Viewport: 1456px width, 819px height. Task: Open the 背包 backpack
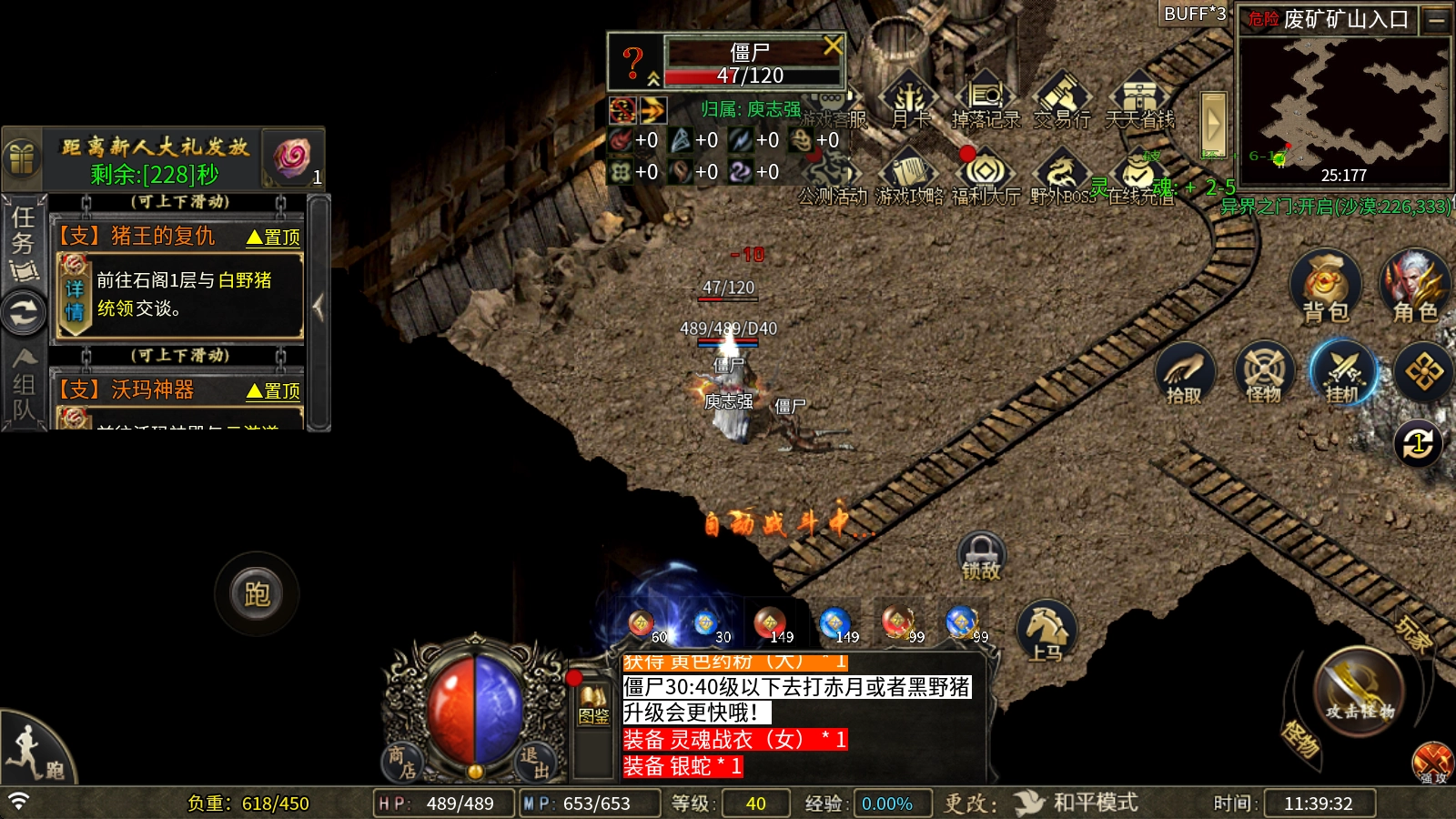1325,286
